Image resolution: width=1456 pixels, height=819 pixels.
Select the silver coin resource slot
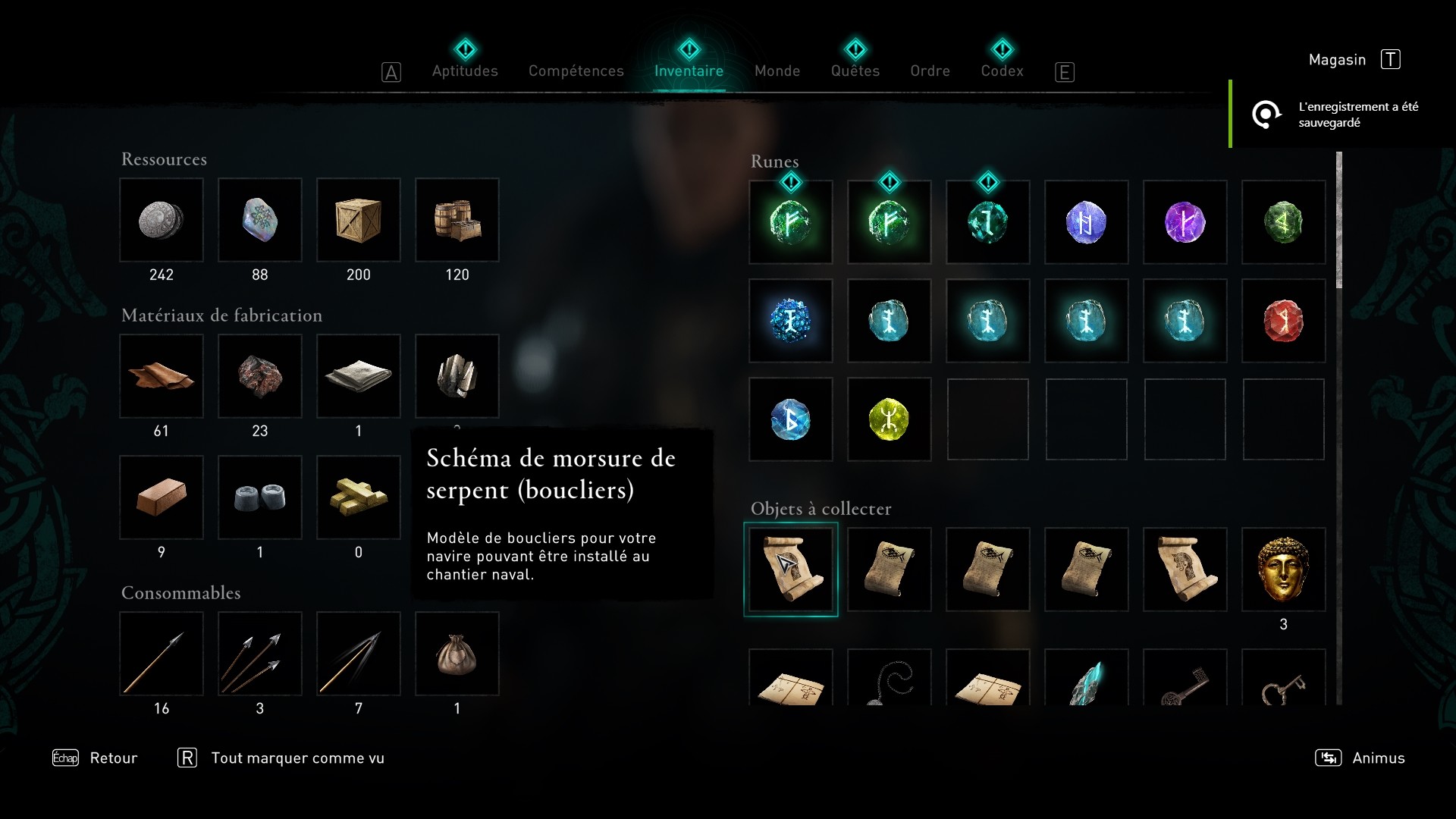162,221
